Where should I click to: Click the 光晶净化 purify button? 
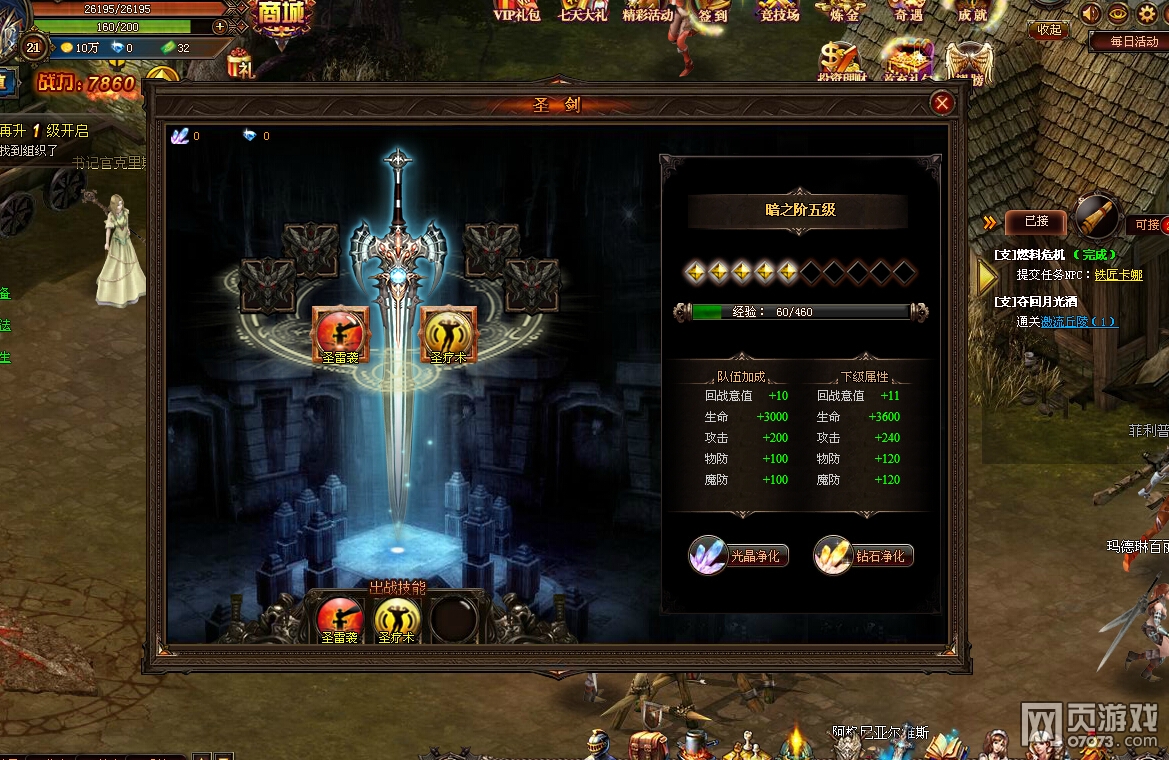[x=740, y=556]
